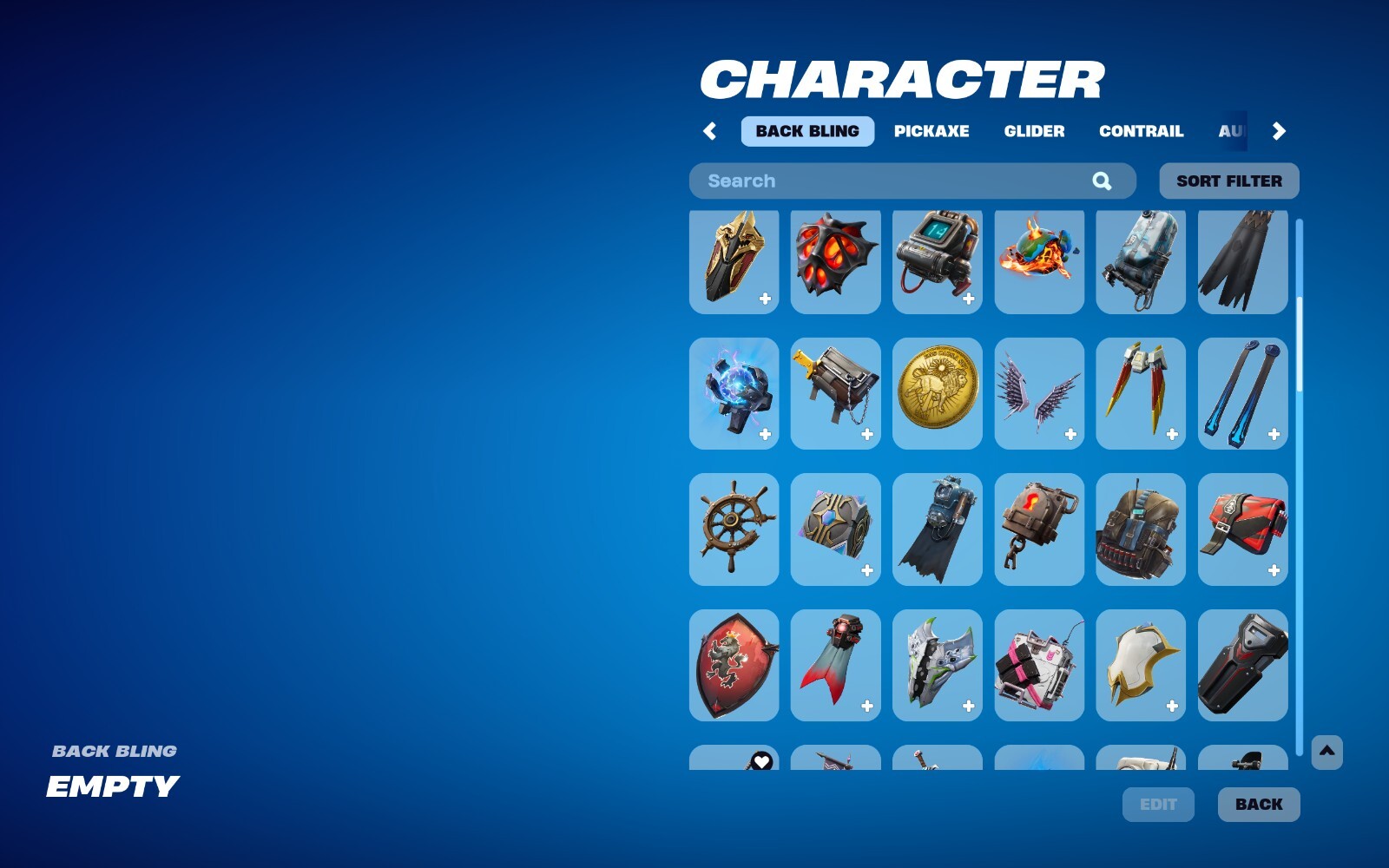This screenshot has height=868, width=1389.
Task: Click the Search input field
Action: pos(868,181)
